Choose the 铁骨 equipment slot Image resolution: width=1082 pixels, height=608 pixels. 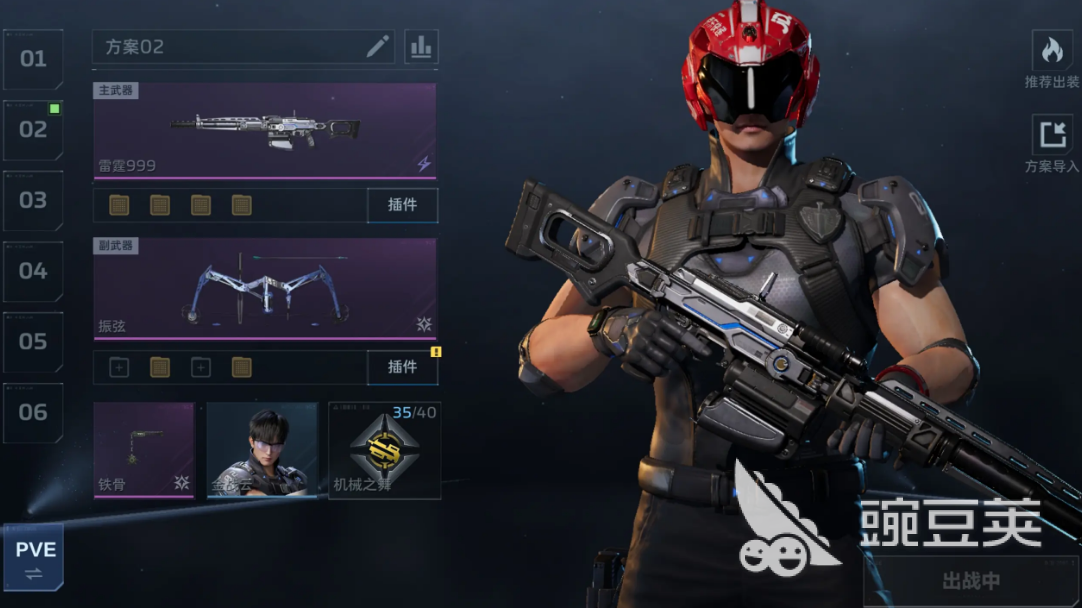pyautogui.click(x=144, y=450)
